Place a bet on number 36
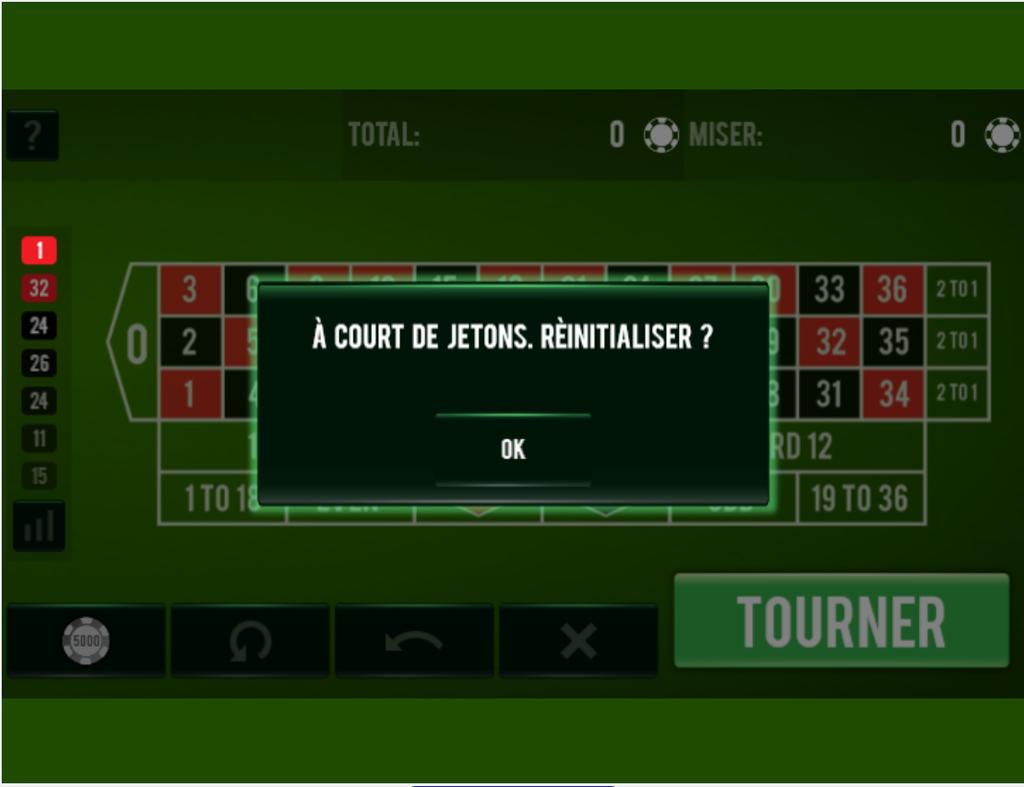 pyautogui.click(x=893, y=290)
